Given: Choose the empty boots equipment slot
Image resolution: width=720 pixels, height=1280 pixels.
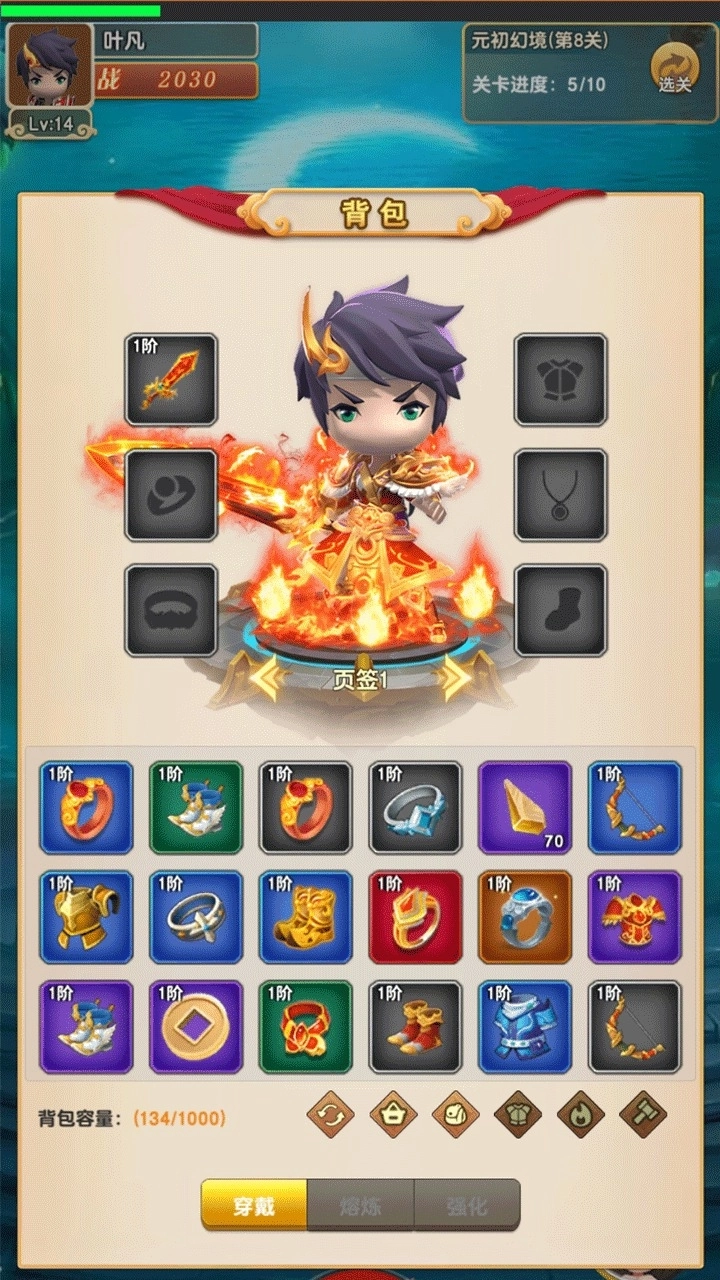Looking at the screenshot, I should [560, 611].
